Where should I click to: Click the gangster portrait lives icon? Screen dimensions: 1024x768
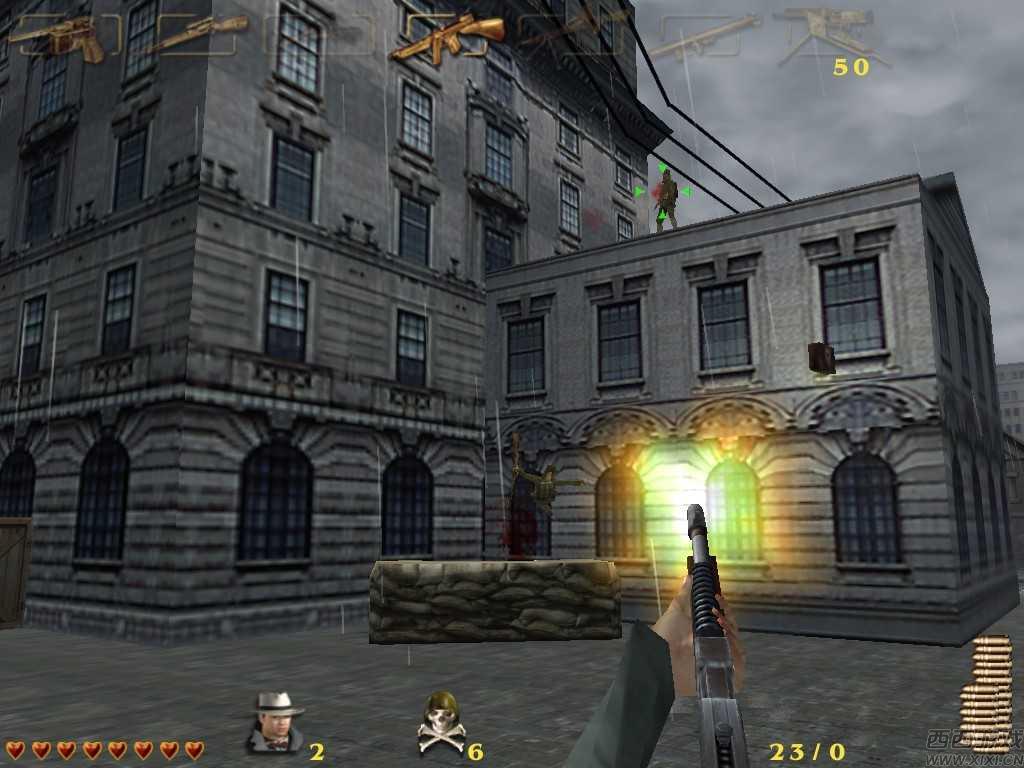coord(275,722)
